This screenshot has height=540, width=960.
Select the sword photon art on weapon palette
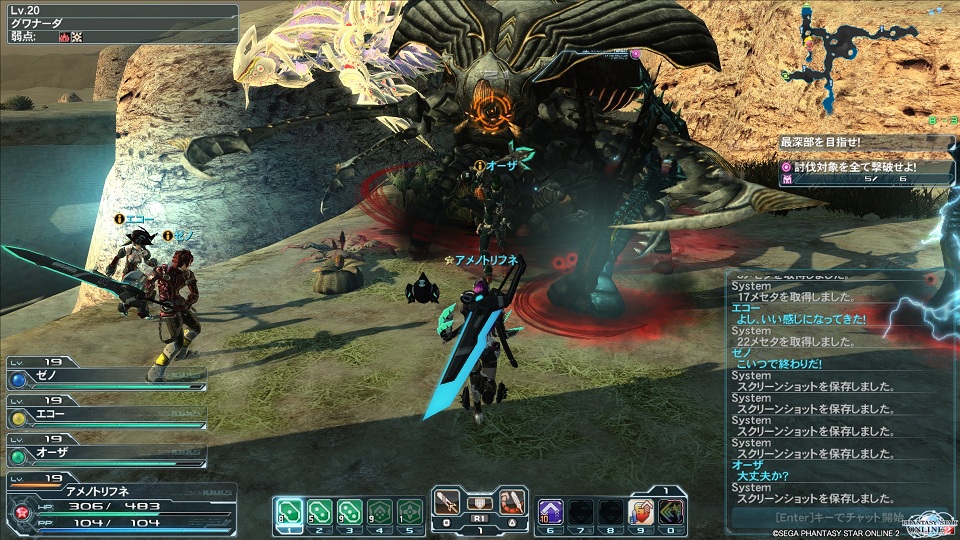[449, 503]
